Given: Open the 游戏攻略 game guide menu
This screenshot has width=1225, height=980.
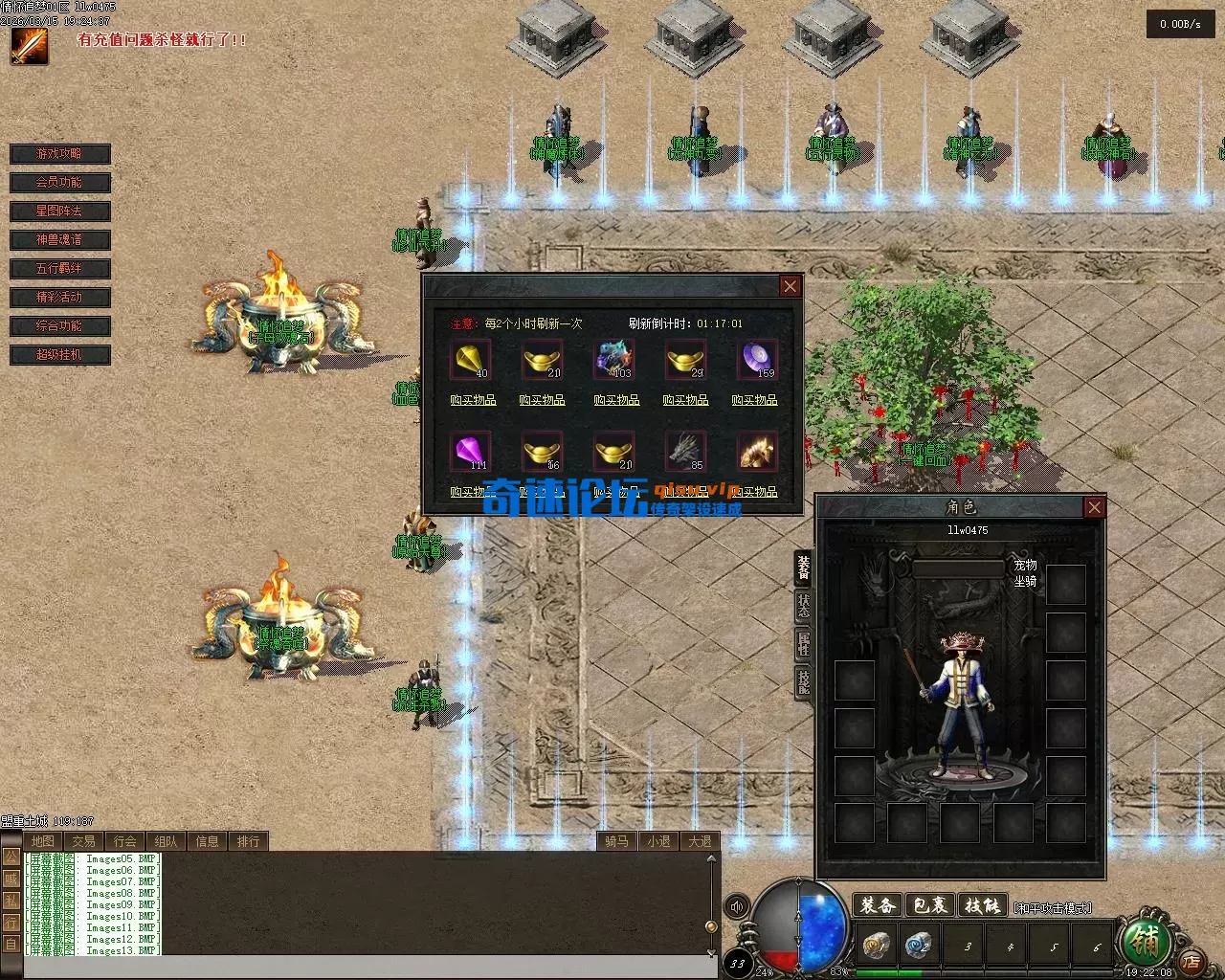Looking at the screenshot, I should coord(60,154).
